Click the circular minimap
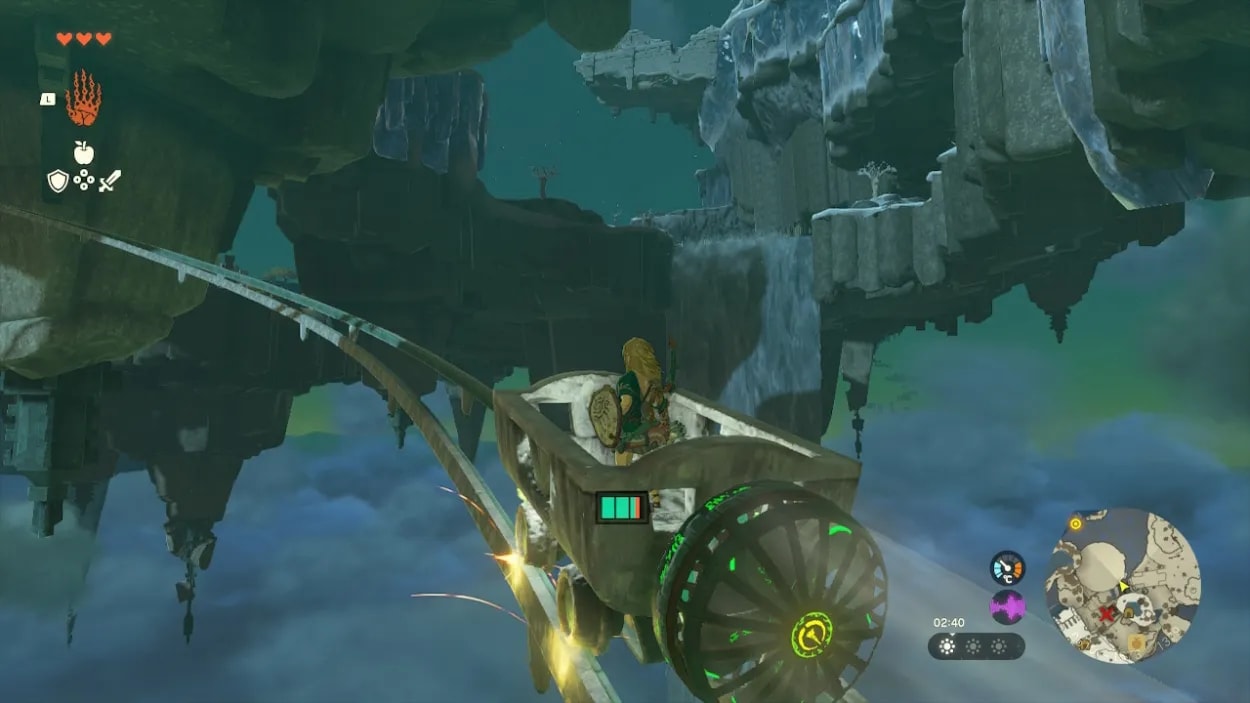Image resolution: width=1250 pixels, height=703 pixels. click(1122, 583)
